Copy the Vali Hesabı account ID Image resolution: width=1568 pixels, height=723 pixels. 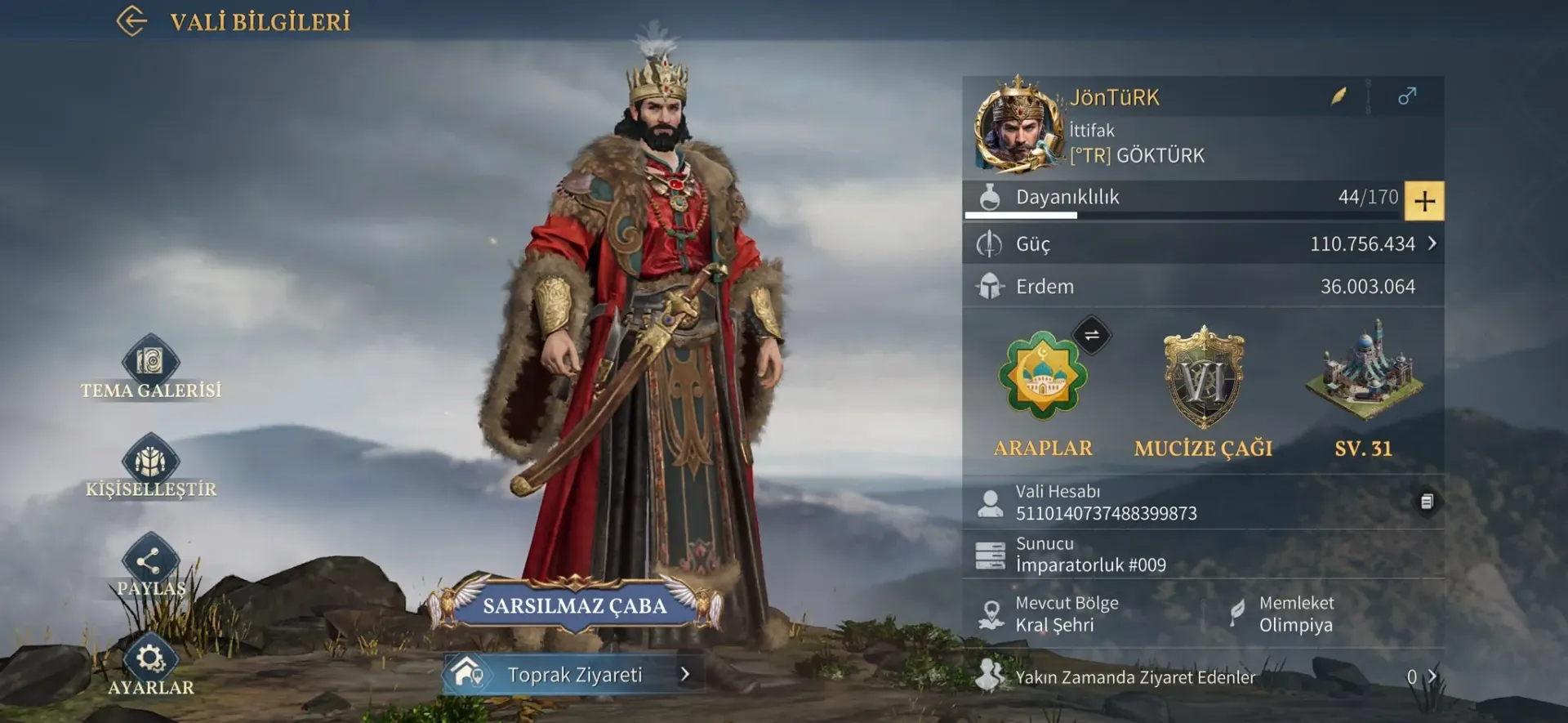pos(1426,502)
